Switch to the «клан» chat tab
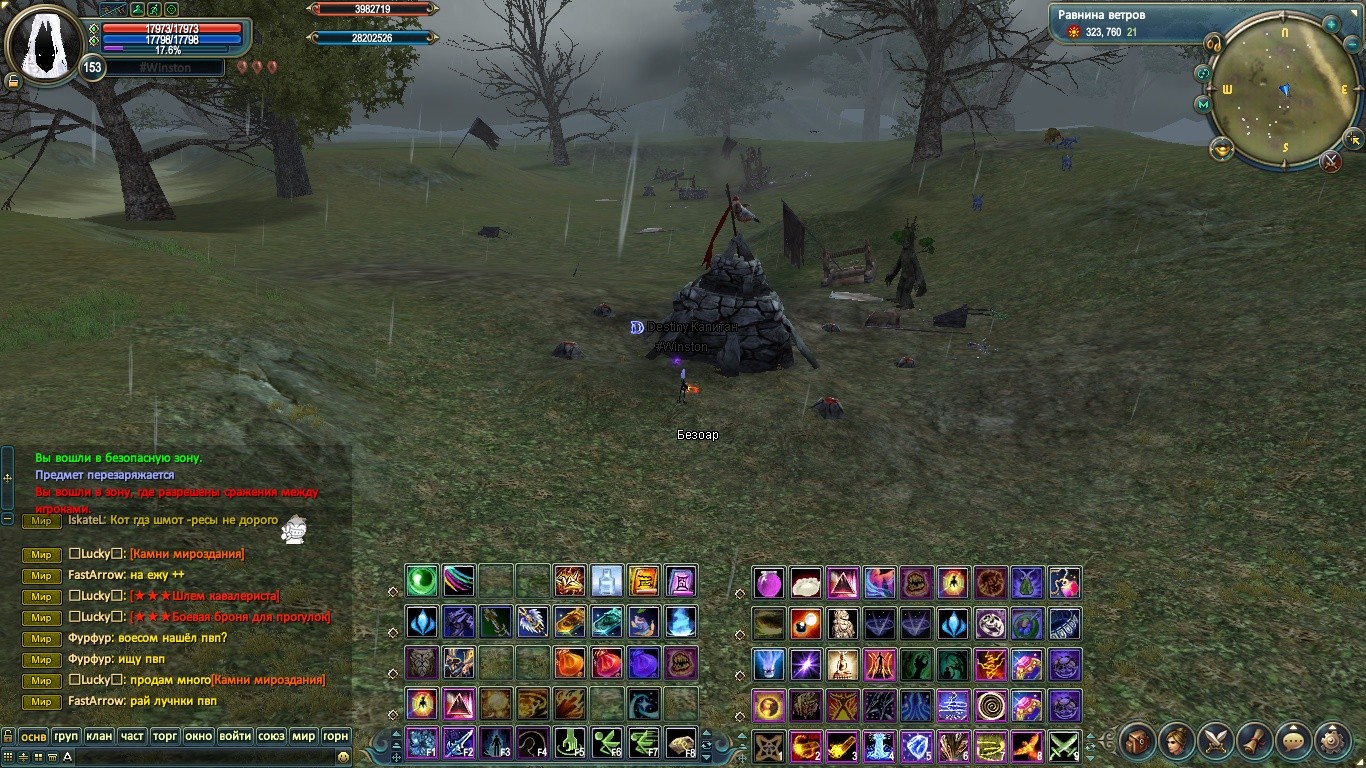This screenshot has width=1366, height=768. coord(99,736)
